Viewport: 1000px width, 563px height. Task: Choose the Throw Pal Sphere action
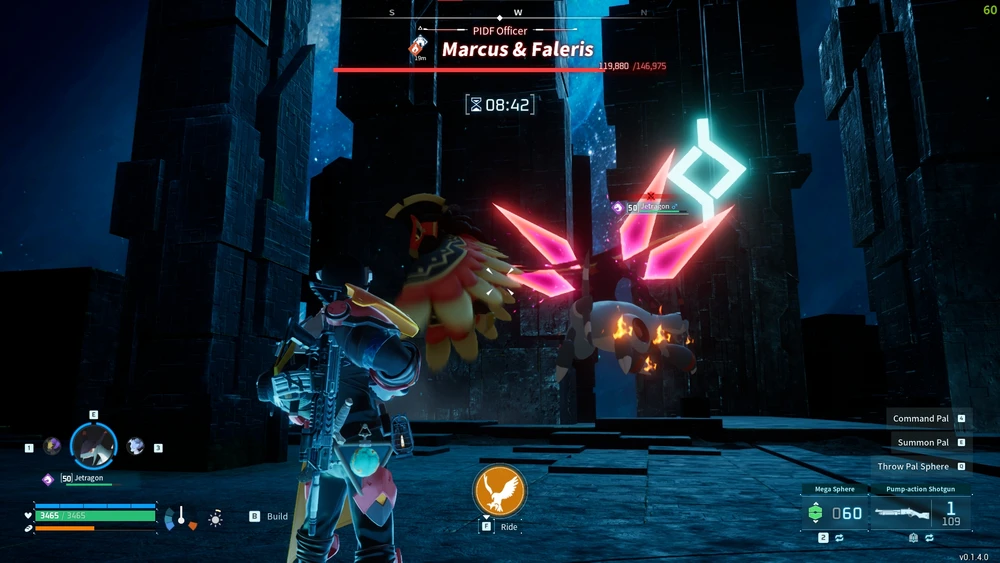coord(913,466)
